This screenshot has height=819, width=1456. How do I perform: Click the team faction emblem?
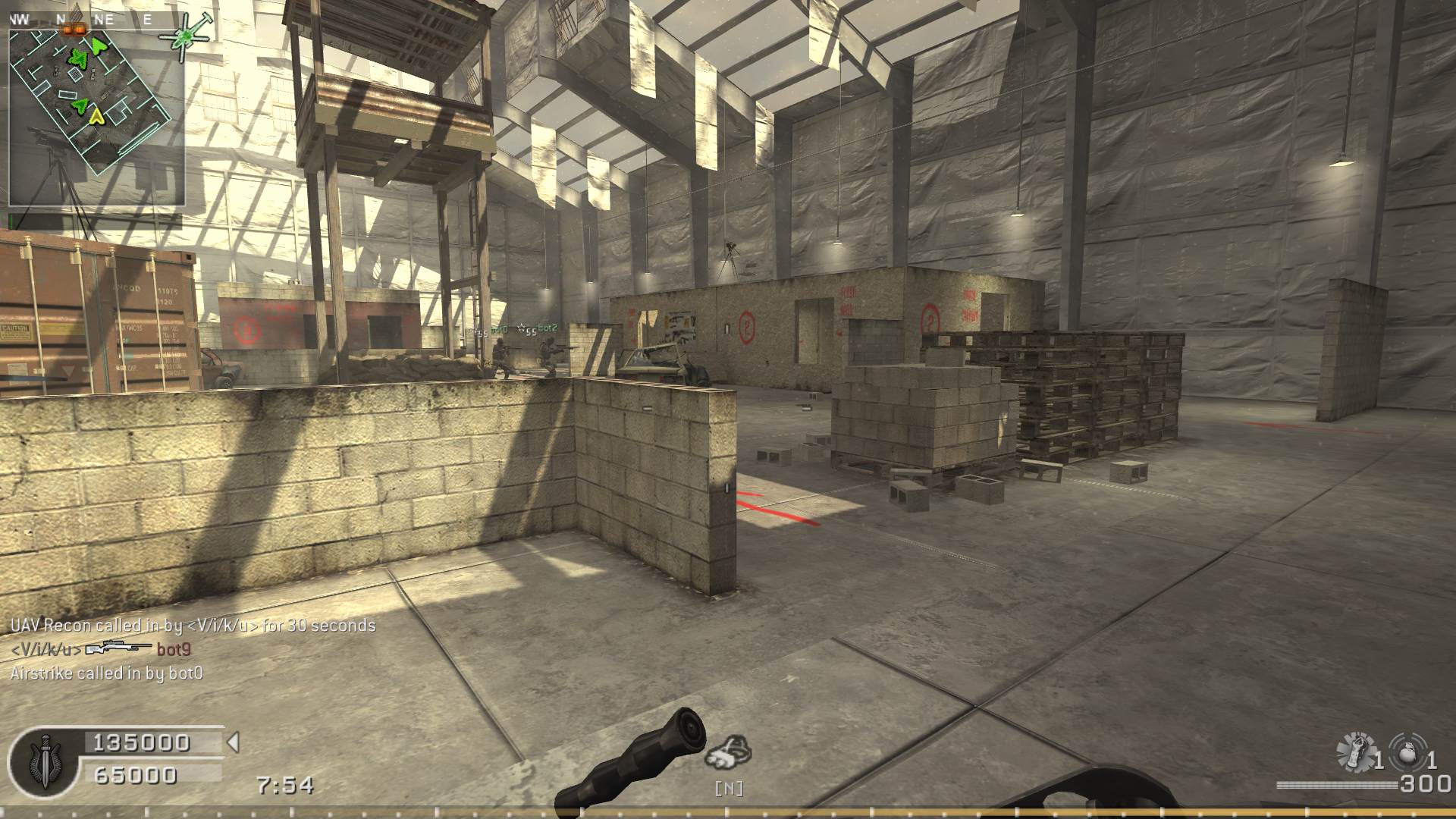[45, 761]
